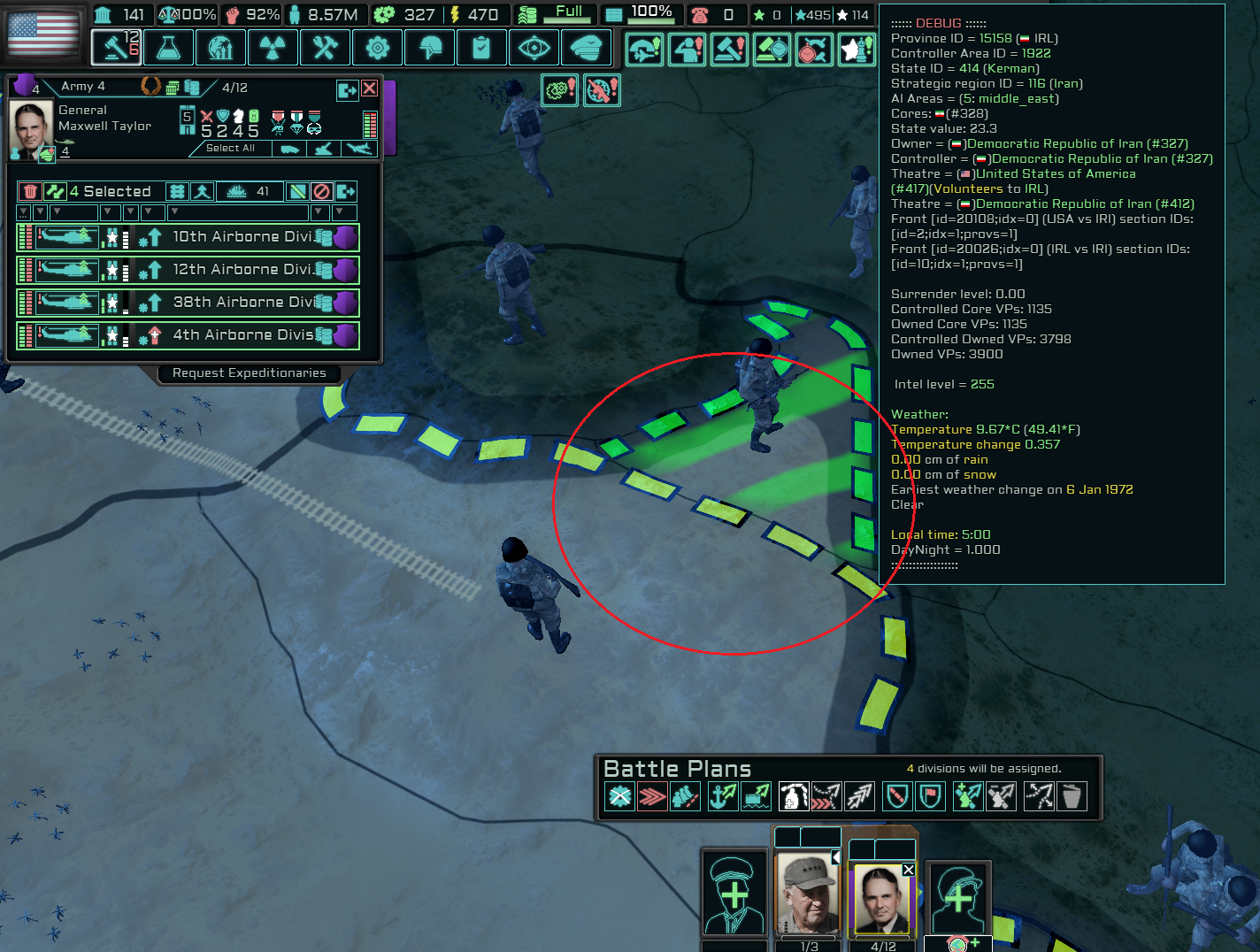Viewport: 1260px width, 952px height.
Task: Open the Research view with the flask icon
Action: 168,48
